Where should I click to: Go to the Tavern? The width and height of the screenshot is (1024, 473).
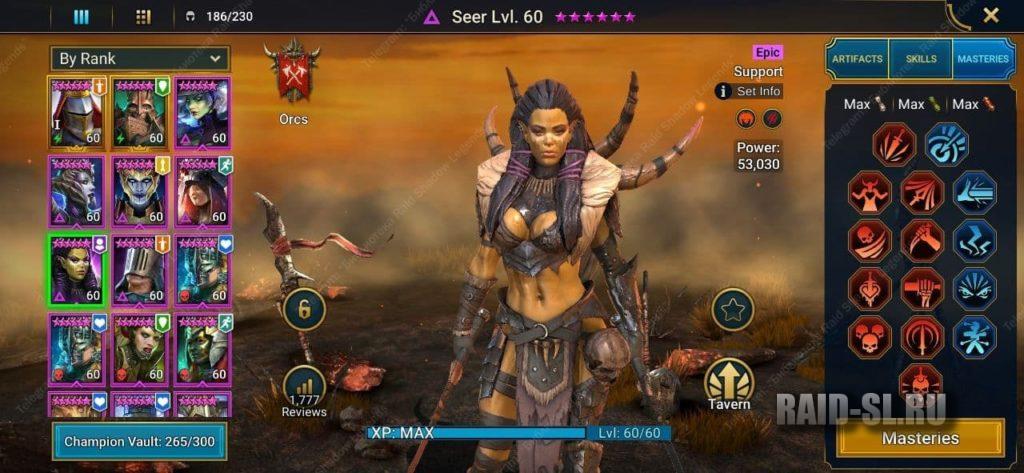729,385
